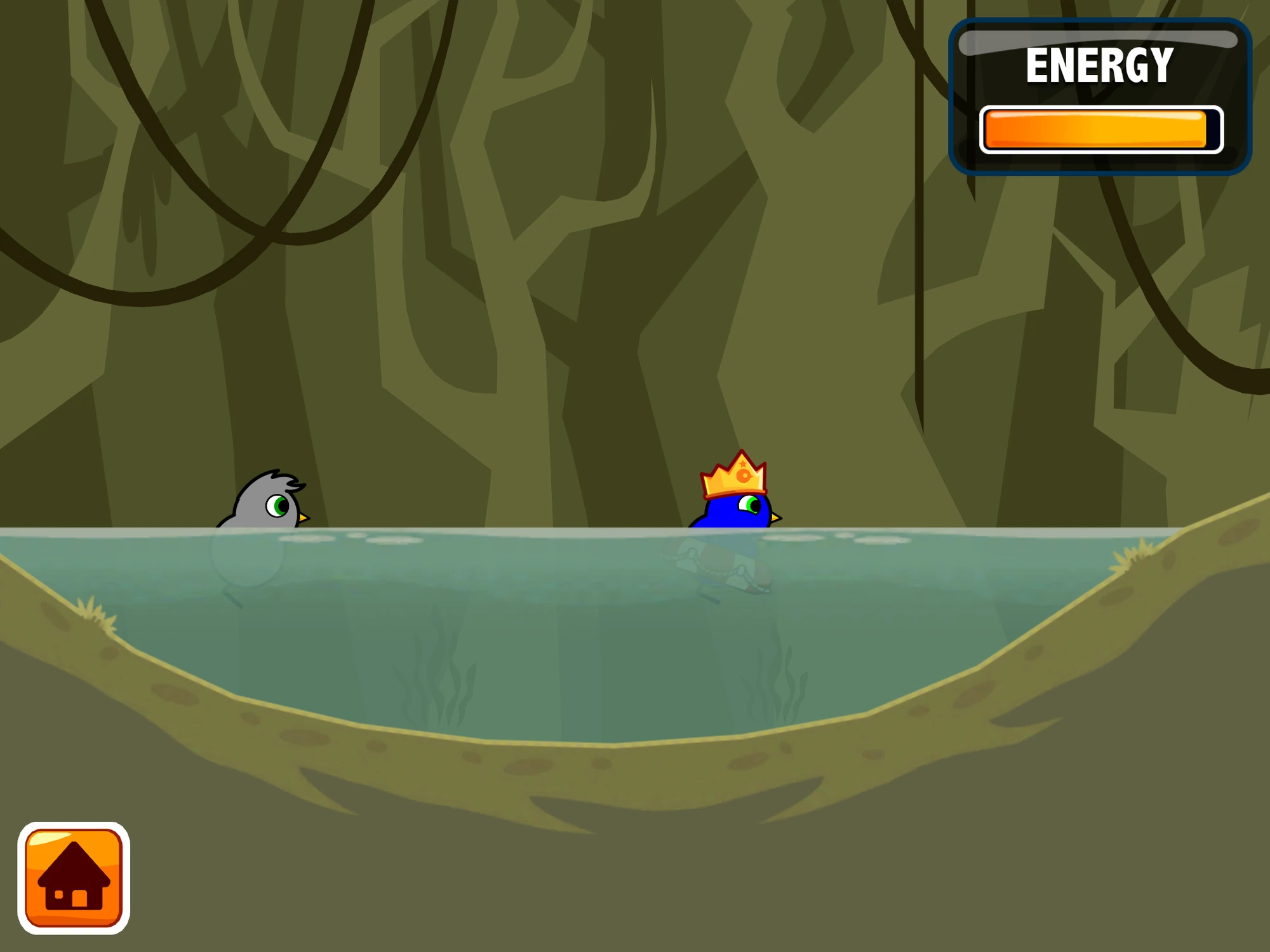
Task: Click the ENERGY label text
Action: coord(1100,63)
